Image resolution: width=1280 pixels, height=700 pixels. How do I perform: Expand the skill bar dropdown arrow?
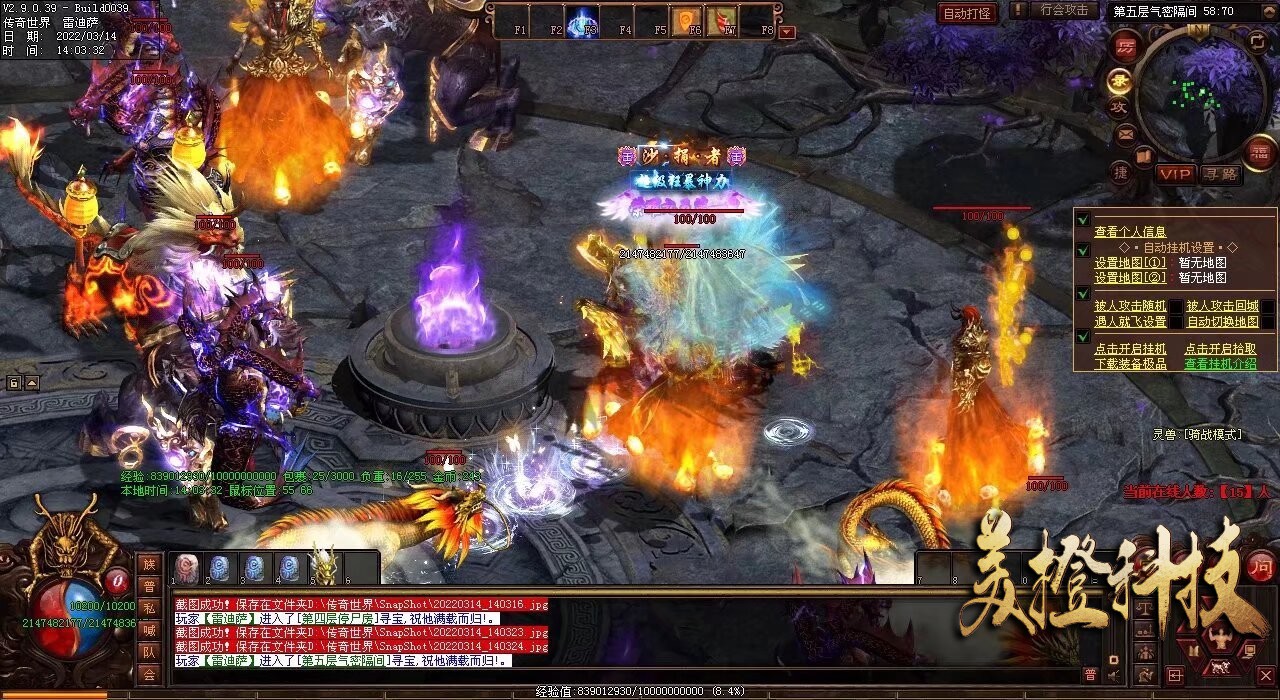pos(788,32)
